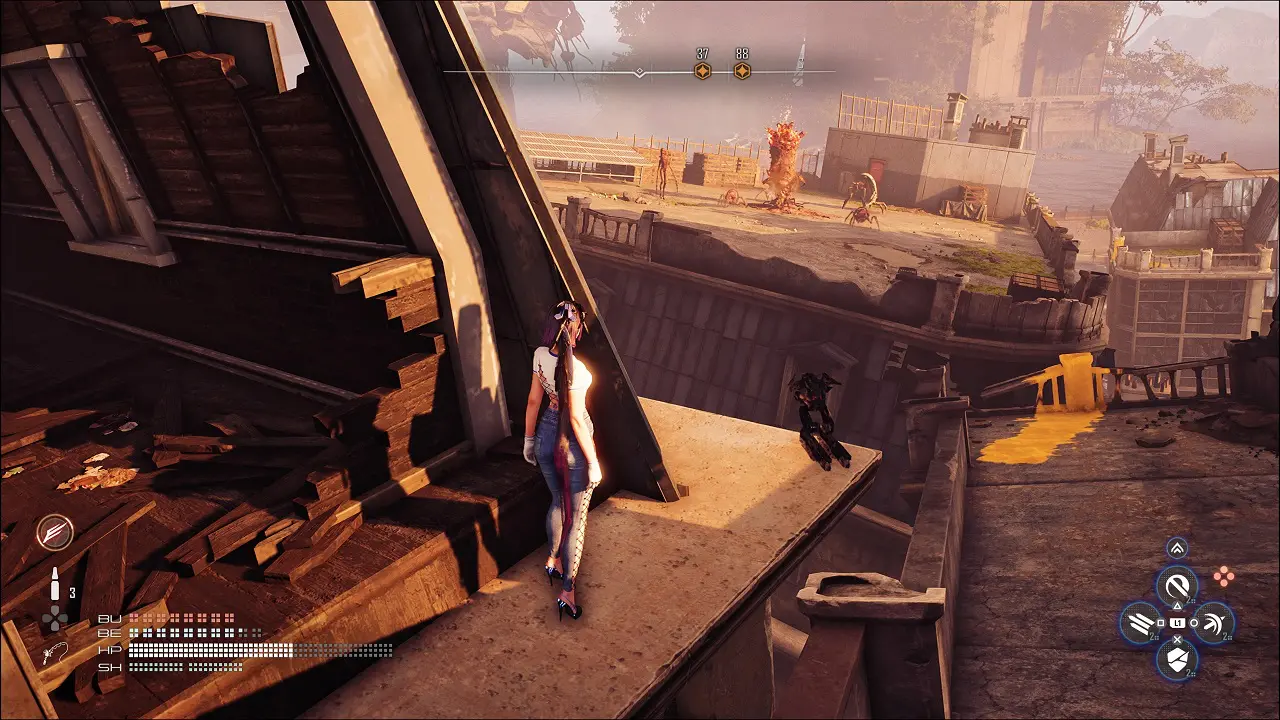Screen dimensions: 1280x720
Task: Click the tower landmark icon on the compass
Action: click(799, 62)
